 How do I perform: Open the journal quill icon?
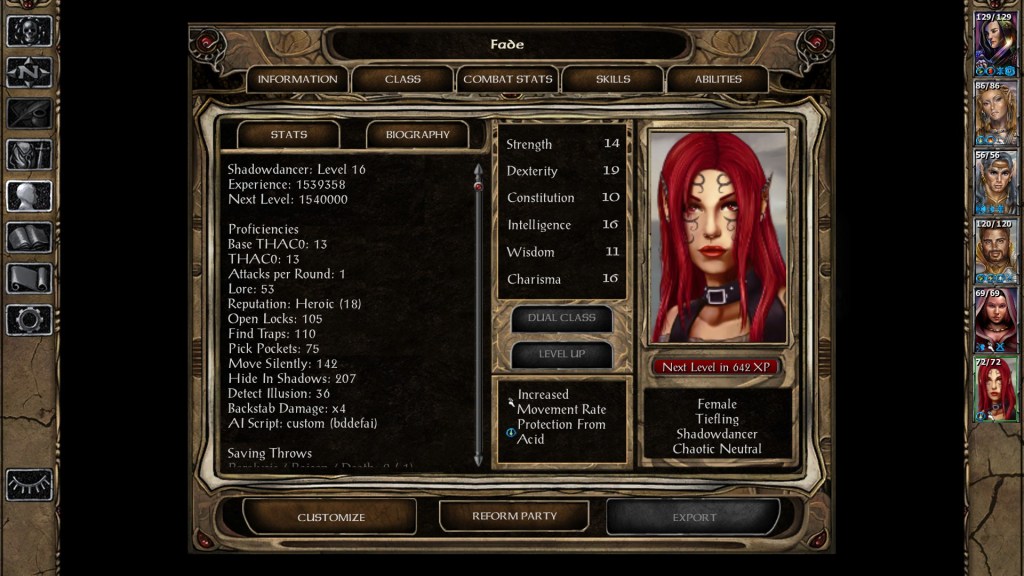[x=29, y=113]
